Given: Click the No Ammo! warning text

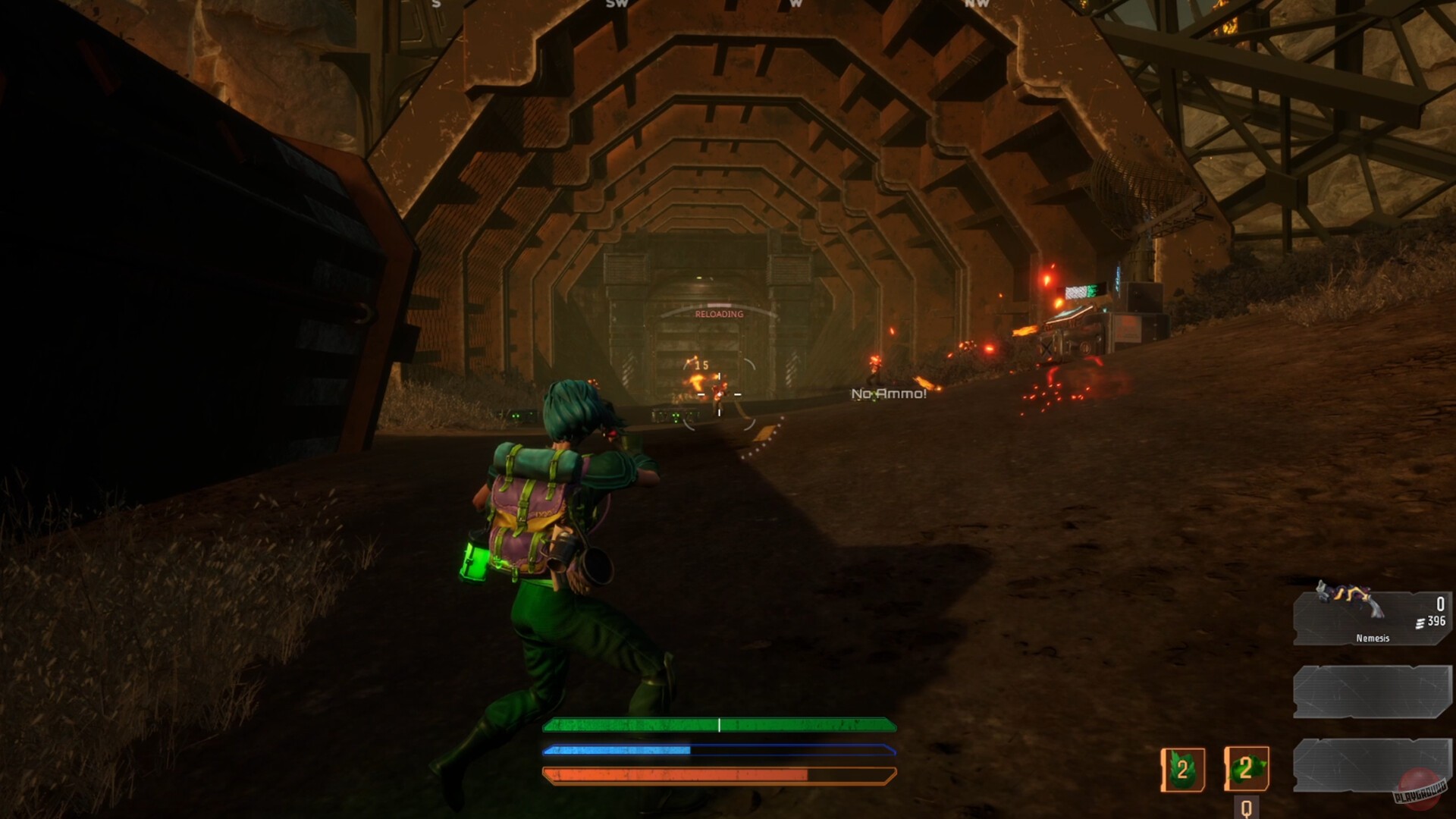Looking at the screenshot, I should 888,394.
